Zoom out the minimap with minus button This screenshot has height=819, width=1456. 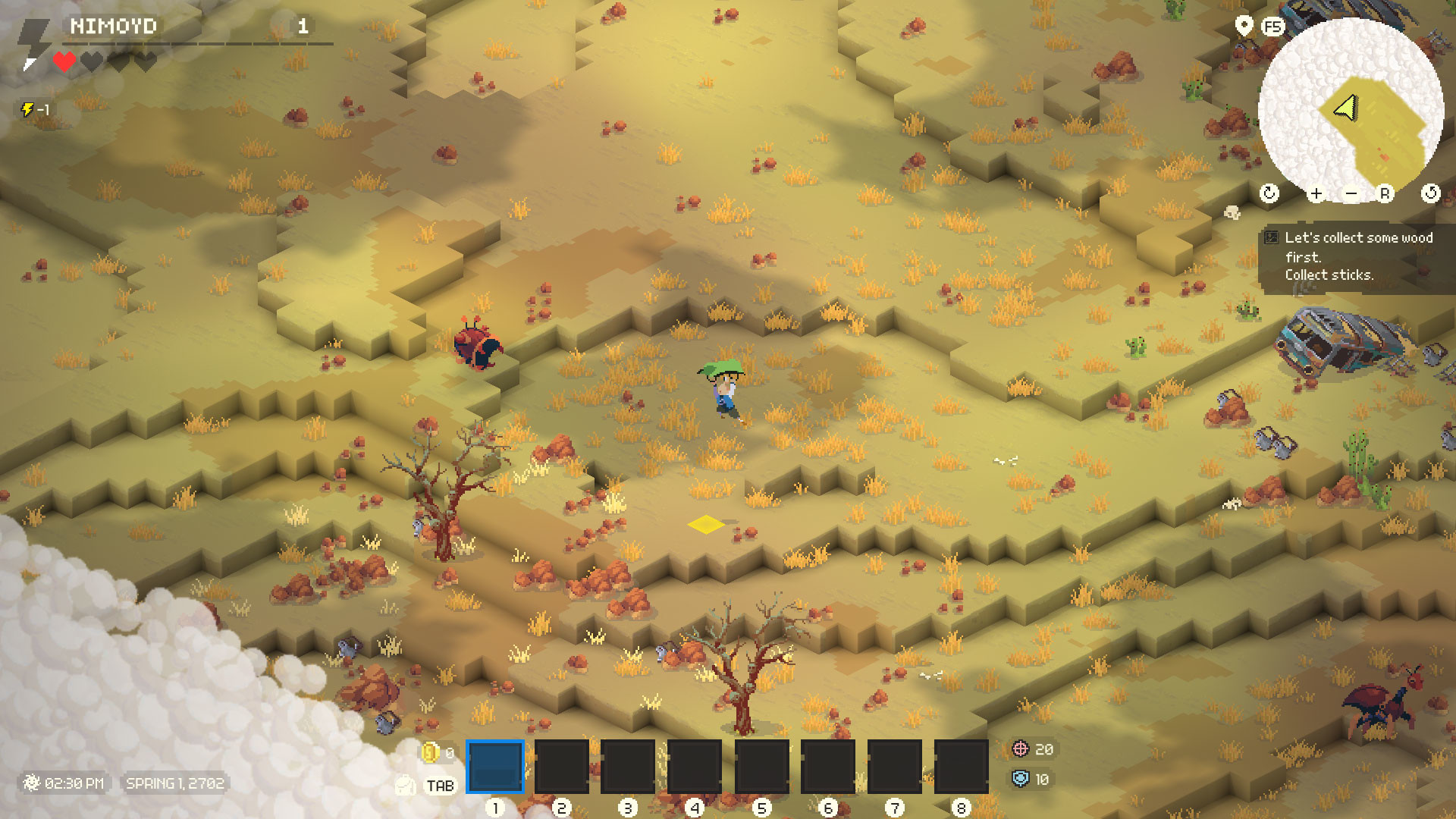pyautogui.click(x=1351, y=193)
